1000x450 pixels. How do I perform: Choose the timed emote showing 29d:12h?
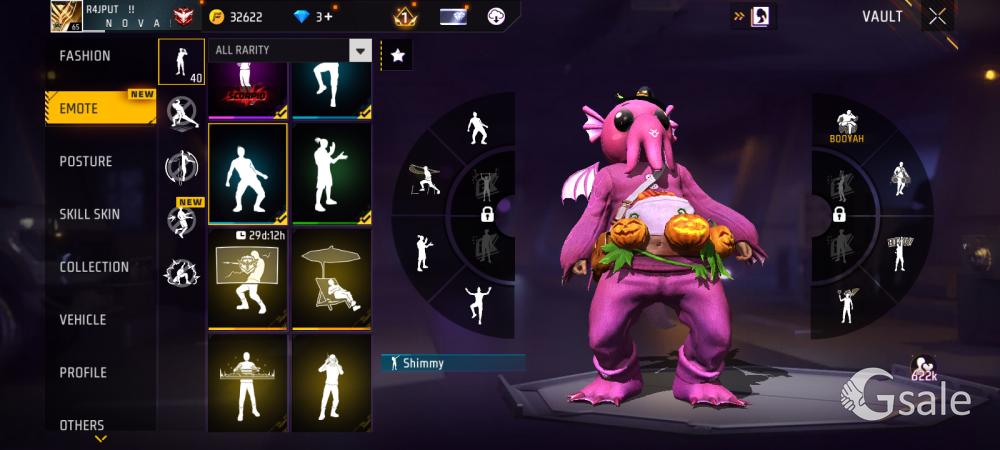tap(247, 278)
